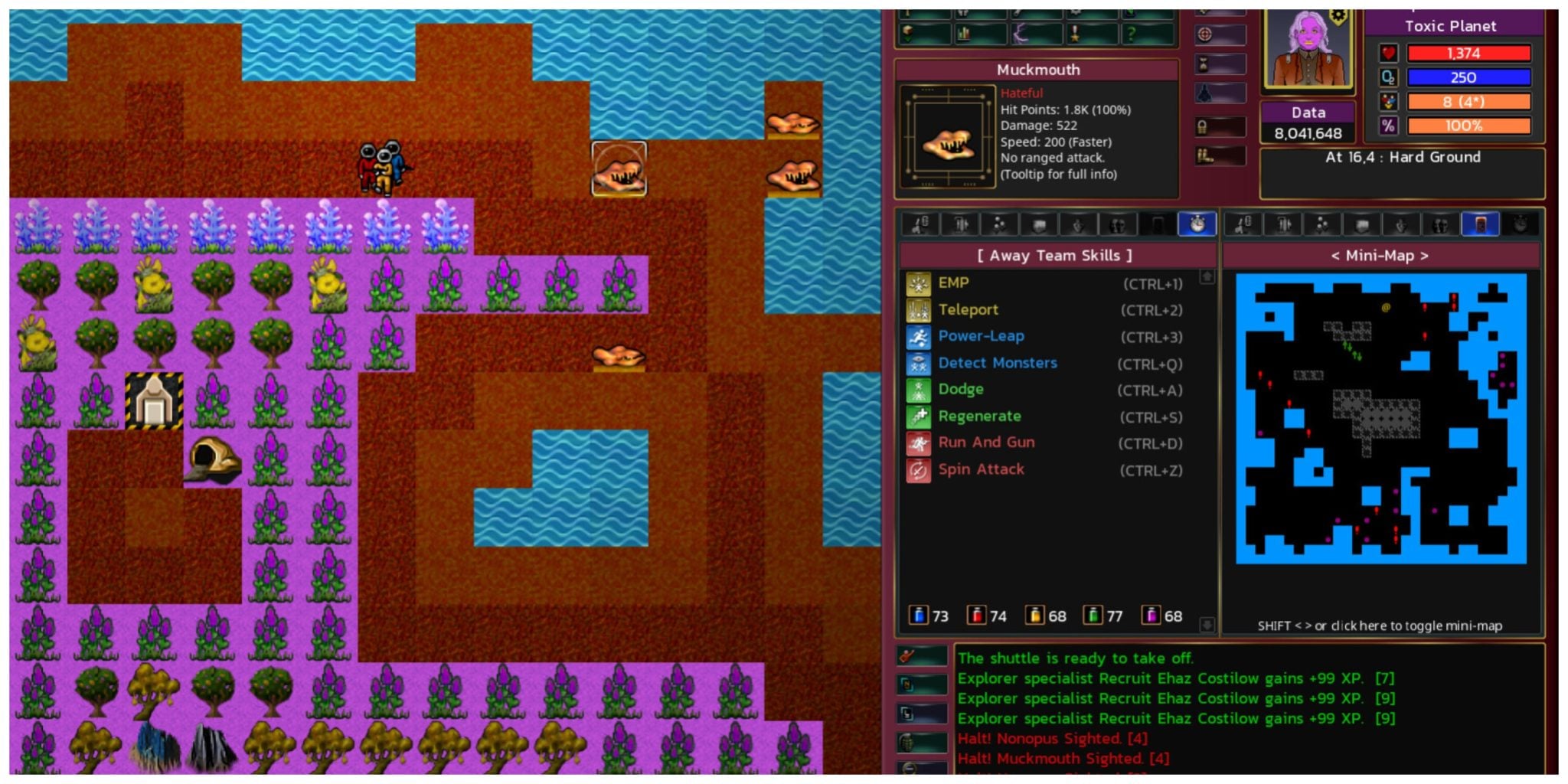The height and width of the screenshot is (784, 1568).
Task: Switch to the stopwatch tab in left panel
Action: [1197, 224]
